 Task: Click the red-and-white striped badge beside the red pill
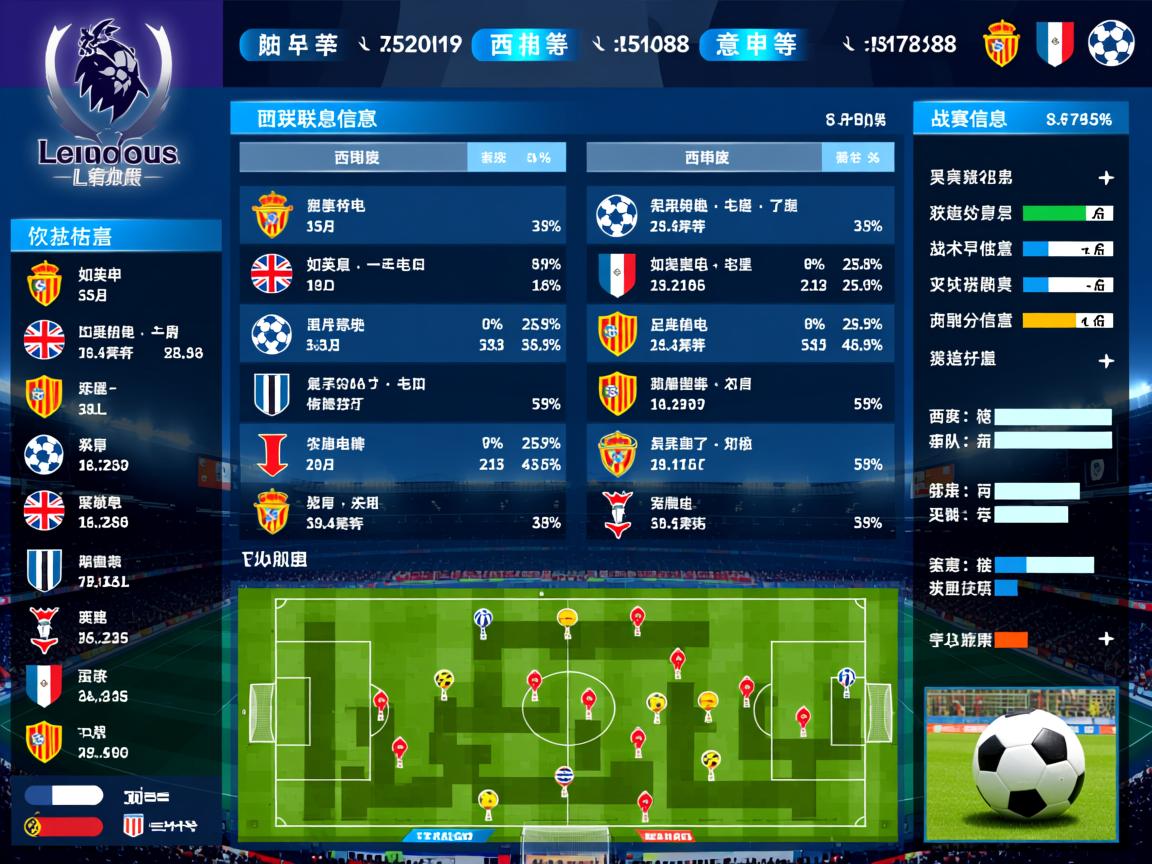coord(133,826)
